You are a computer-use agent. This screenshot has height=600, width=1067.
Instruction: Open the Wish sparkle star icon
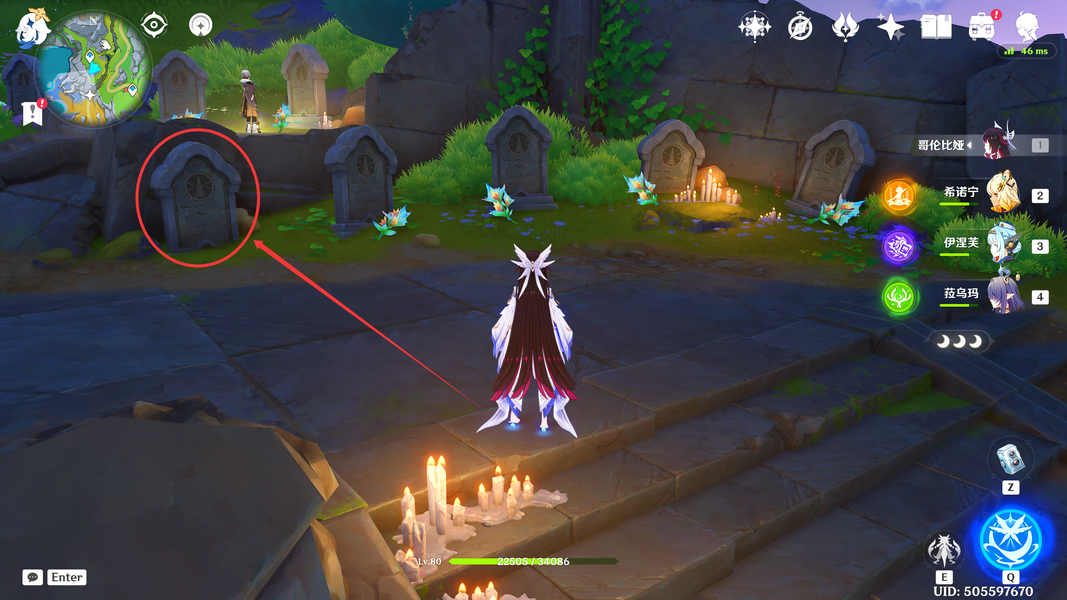tap(890, 27)
